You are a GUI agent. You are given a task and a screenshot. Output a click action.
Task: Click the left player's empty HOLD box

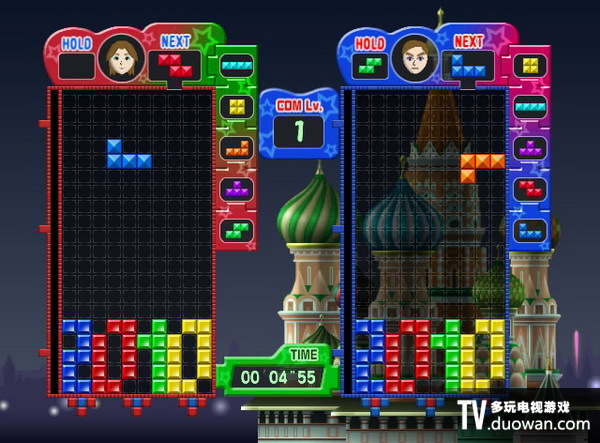coord(76,65)
